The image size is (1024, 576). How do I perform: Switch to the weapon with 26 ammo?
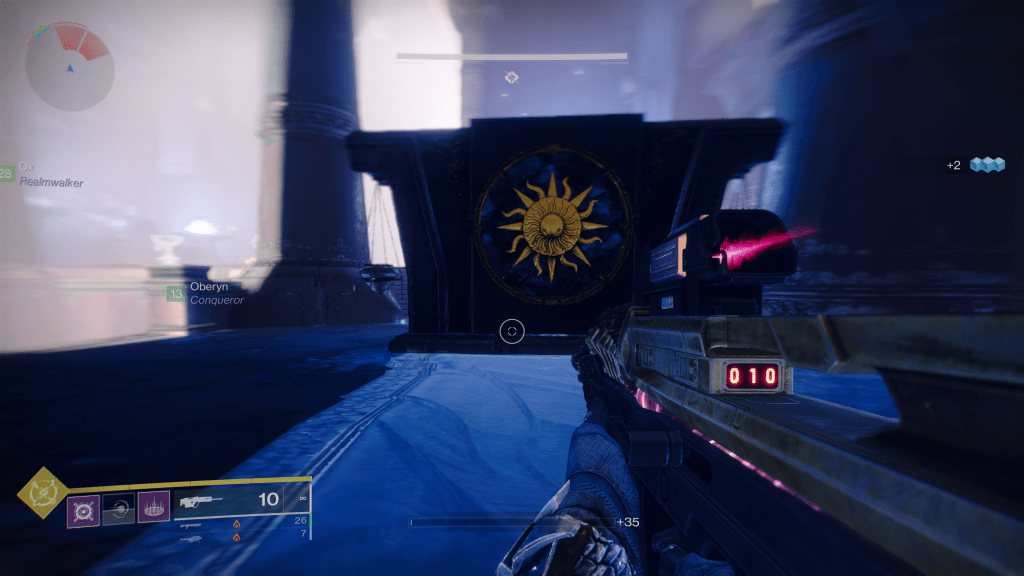(240, 521)
